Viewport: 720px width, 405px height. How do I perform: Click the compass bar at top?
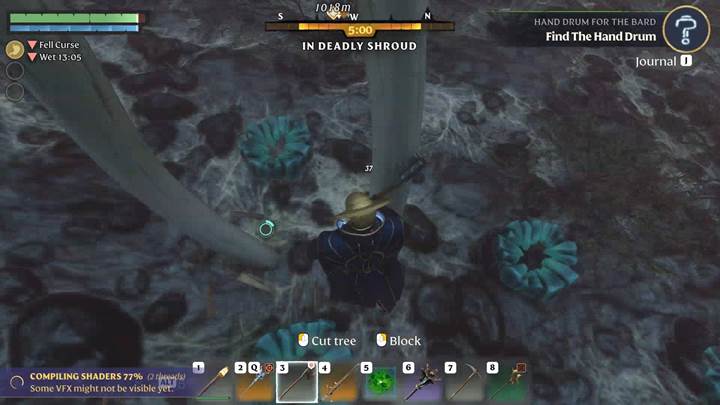click(x=360, y=17)
